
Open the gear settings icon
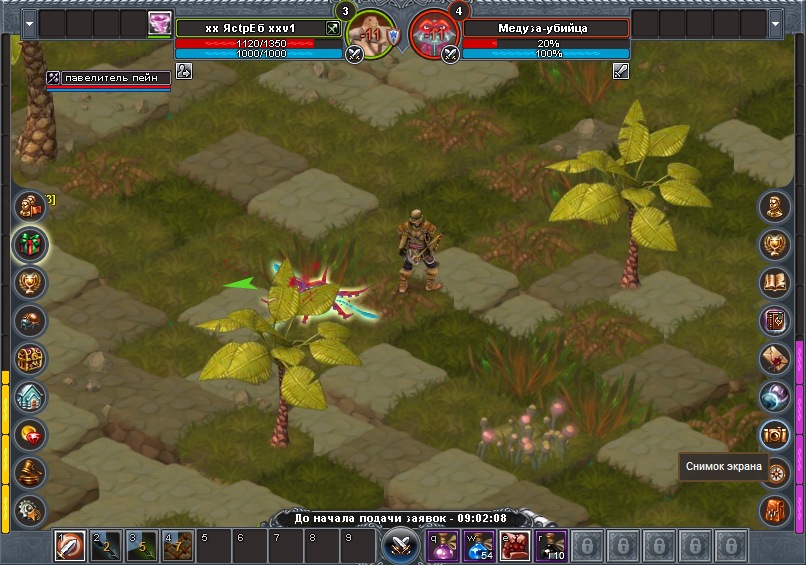pos(30,509)
